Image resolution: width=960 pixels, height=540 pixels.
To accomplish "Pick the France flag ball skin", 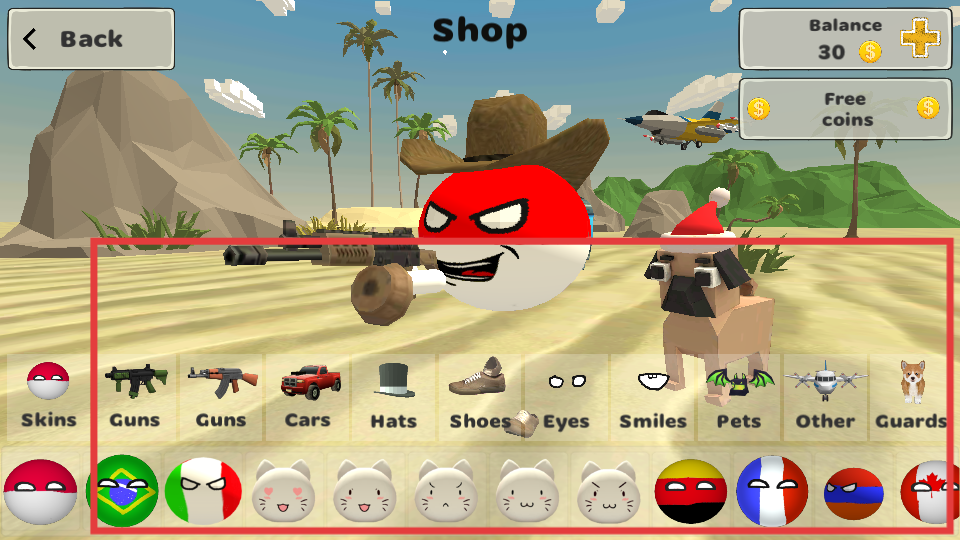I will (x=771, y=490).
